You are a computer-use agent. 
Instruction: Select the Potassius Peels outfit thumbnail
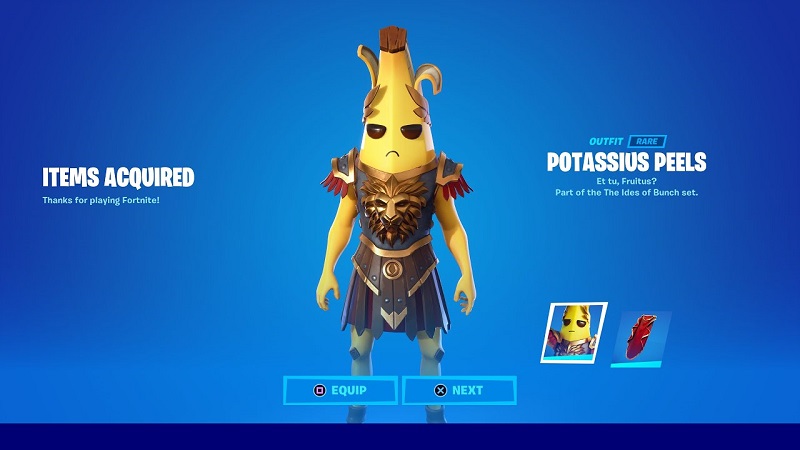pyautogui.click(x=575, y=331)
